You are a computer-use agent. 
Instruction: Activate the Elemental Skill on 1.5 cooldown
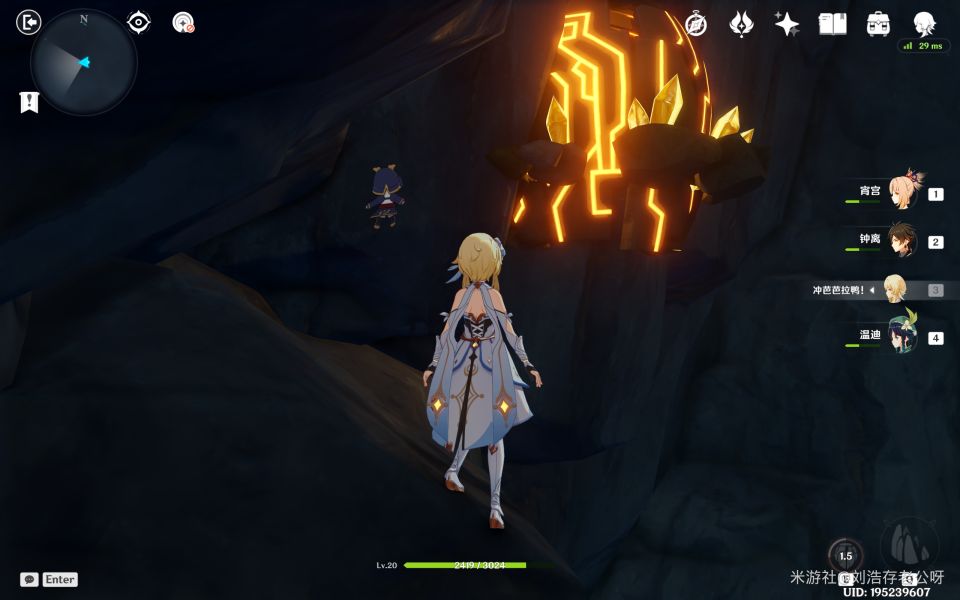(845, 556)
